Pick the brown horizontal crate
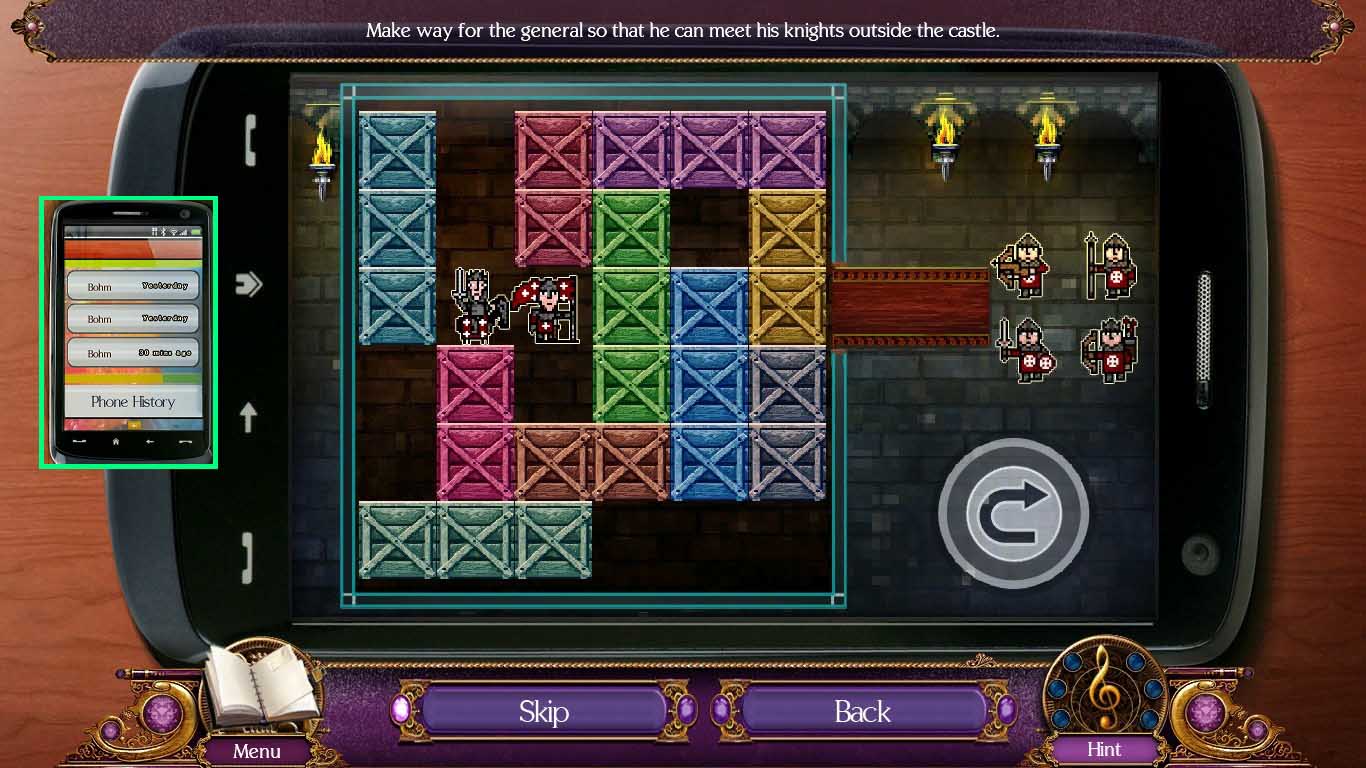1366x768 pixels. 592,462
